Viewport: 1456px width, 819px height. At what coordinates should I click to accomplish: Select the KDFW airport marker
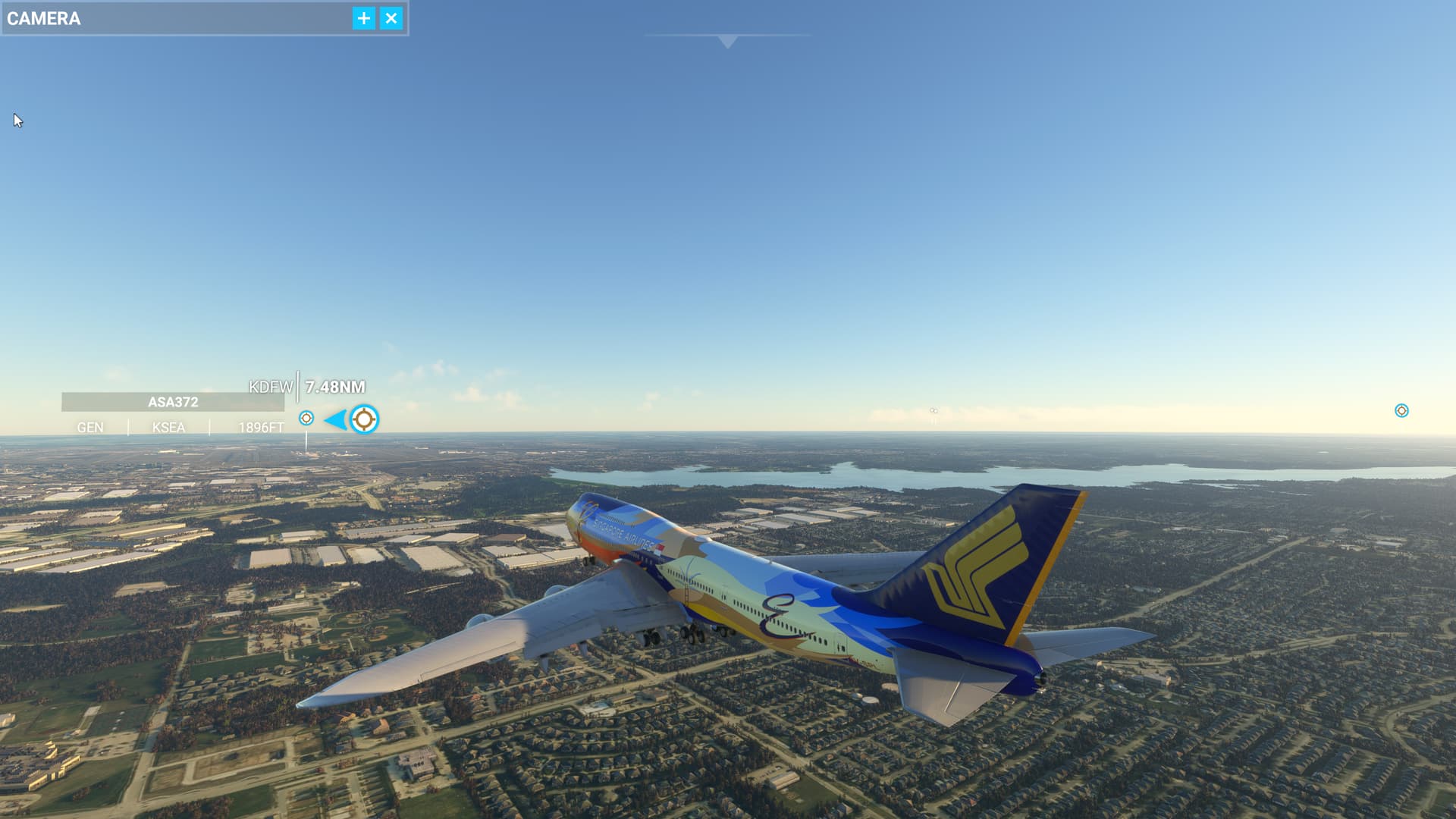click(364, 419)
